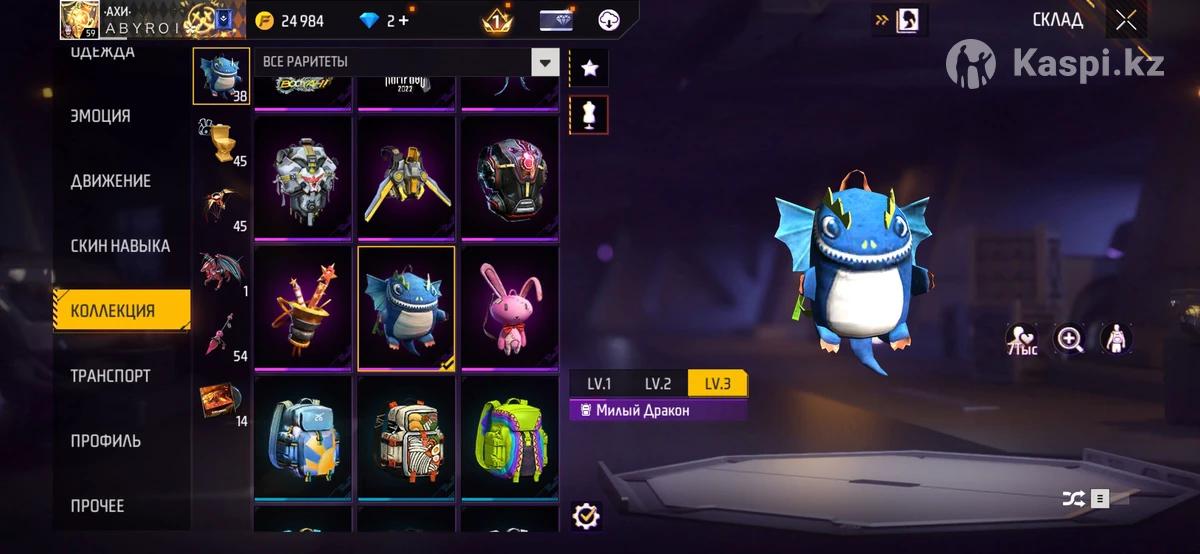Select the Коллекция category
The image size is (1200, 554).
tap(113, 311)
